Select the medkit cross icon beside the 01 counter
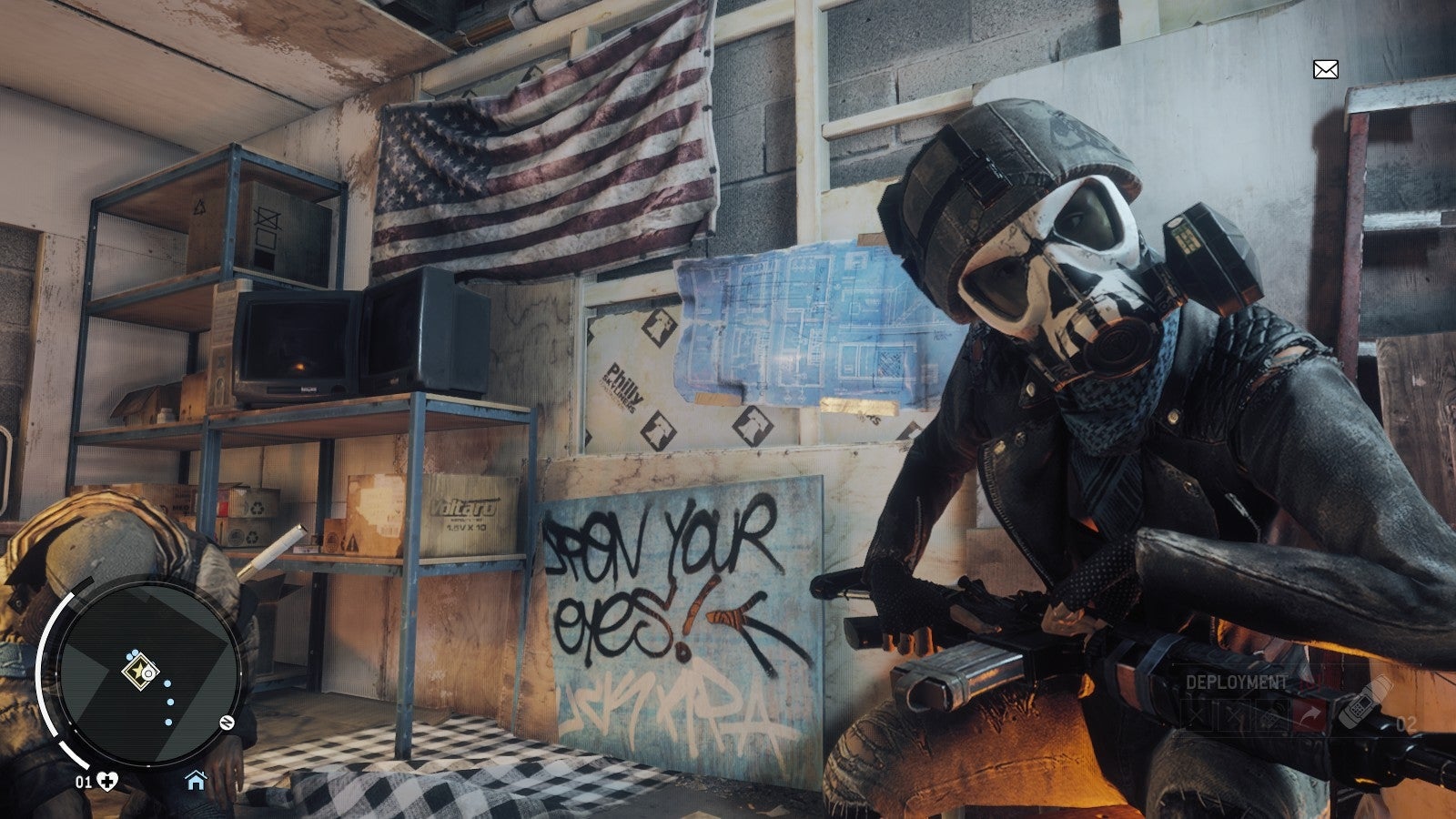Image resolution: width=1456 pixels, height=819 pixels. [106, 781]
